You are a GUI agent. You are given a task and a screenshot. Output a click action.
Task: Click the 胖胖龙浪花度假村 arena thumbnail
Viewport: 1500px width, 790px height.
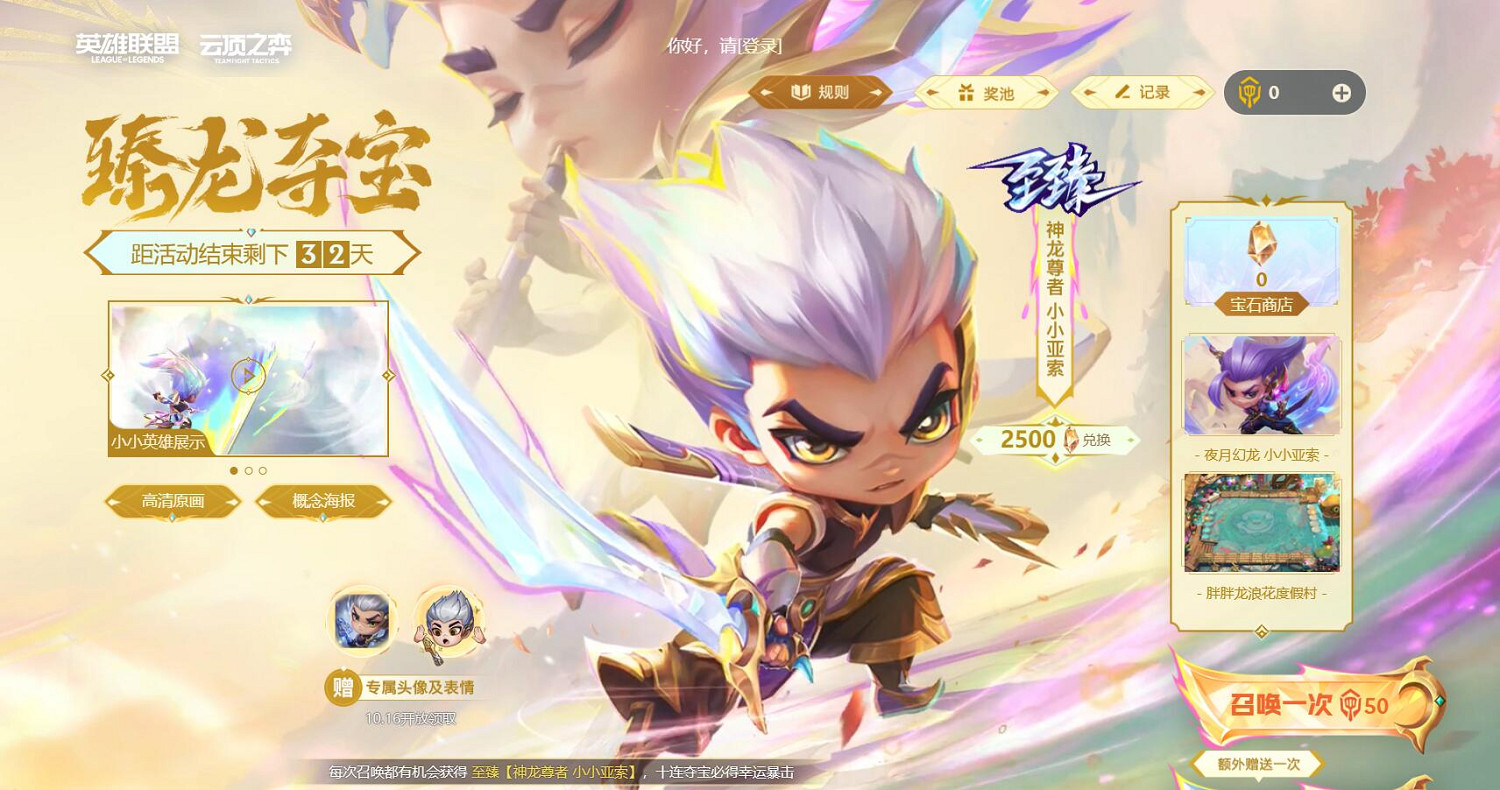click(1262, 520)
